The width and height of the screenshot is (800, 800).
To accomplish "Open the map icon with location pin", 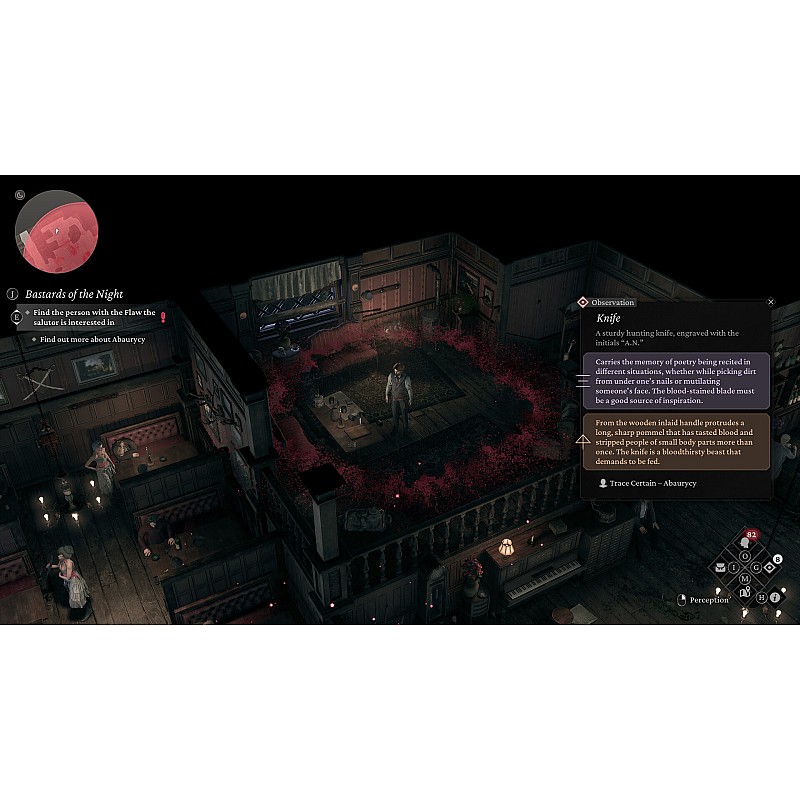I will point(745,591).
